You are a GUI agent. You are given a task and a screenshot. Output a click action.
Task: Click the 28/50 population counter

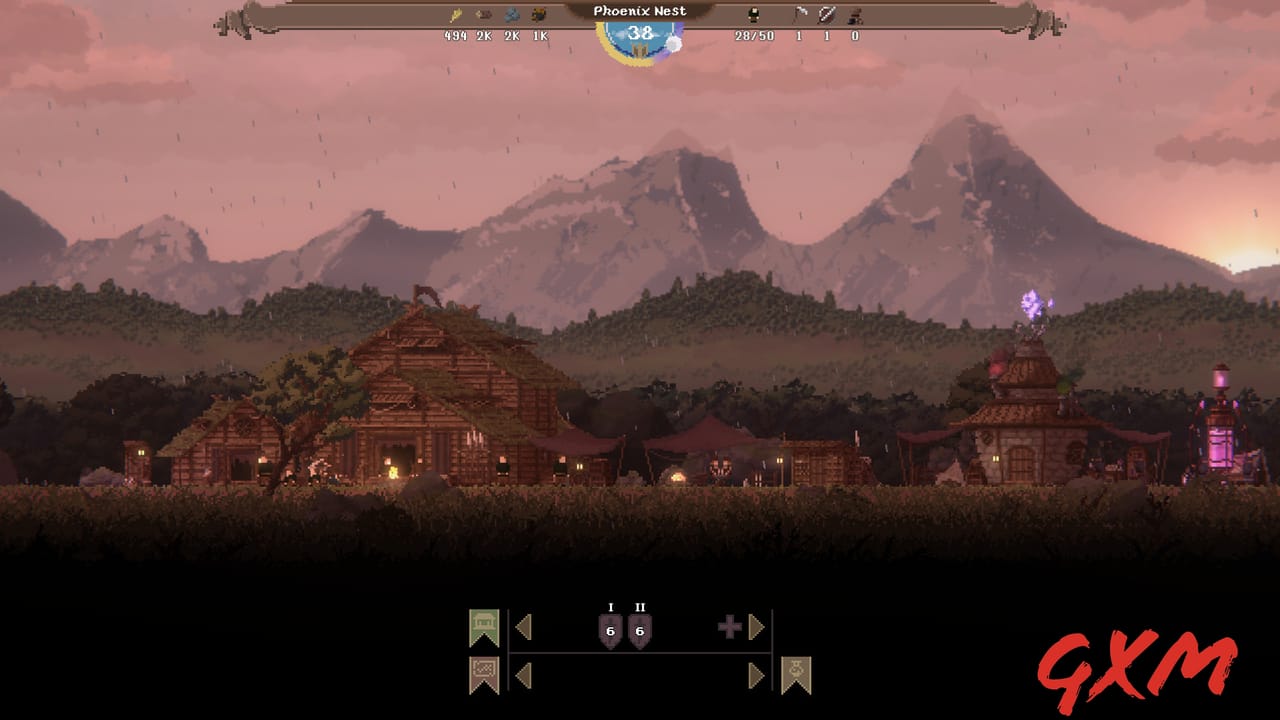[754, 36]
